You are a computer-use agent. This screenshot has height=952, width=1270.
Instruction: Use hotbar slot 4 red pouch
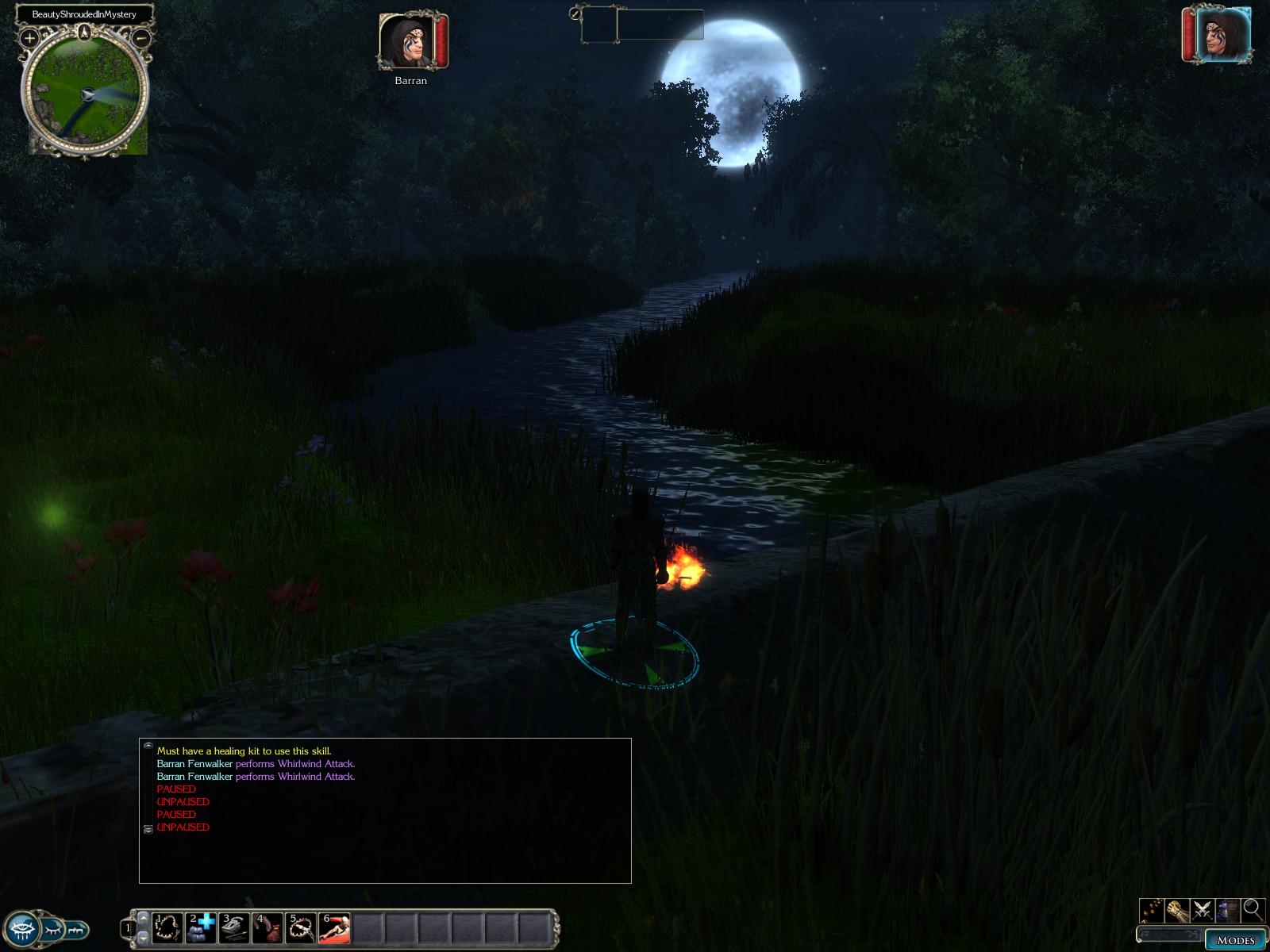267,928
